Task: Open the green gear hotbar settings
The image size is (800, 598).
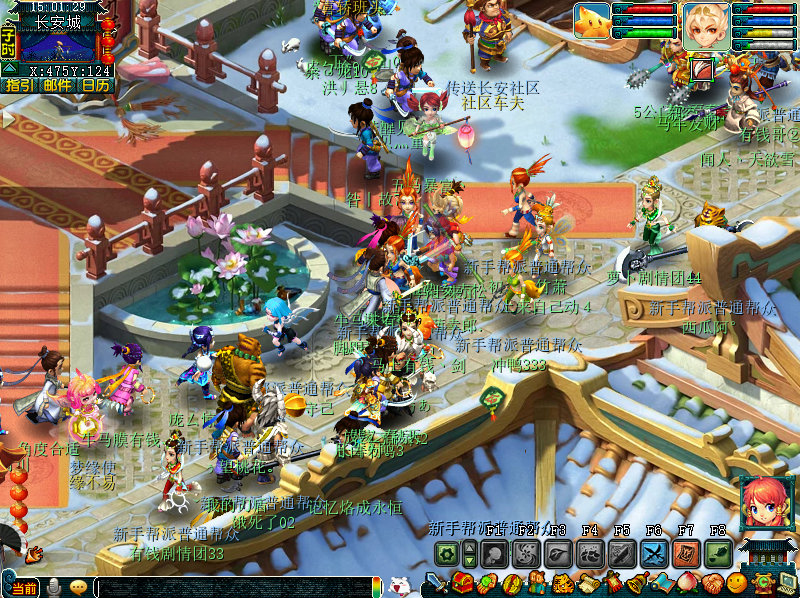Action: pos(446,553)
